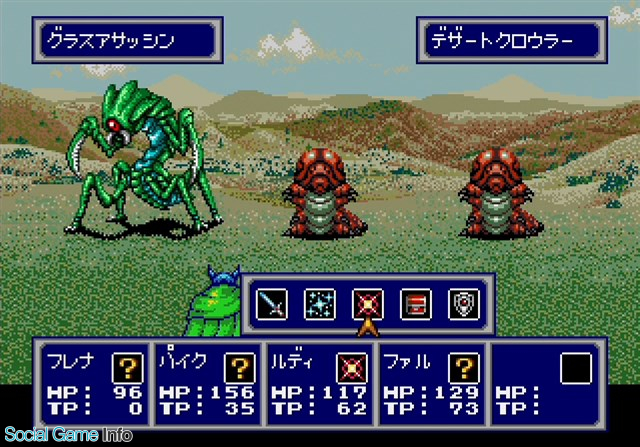Click the empty fifth party member slot

pos(575,370)
